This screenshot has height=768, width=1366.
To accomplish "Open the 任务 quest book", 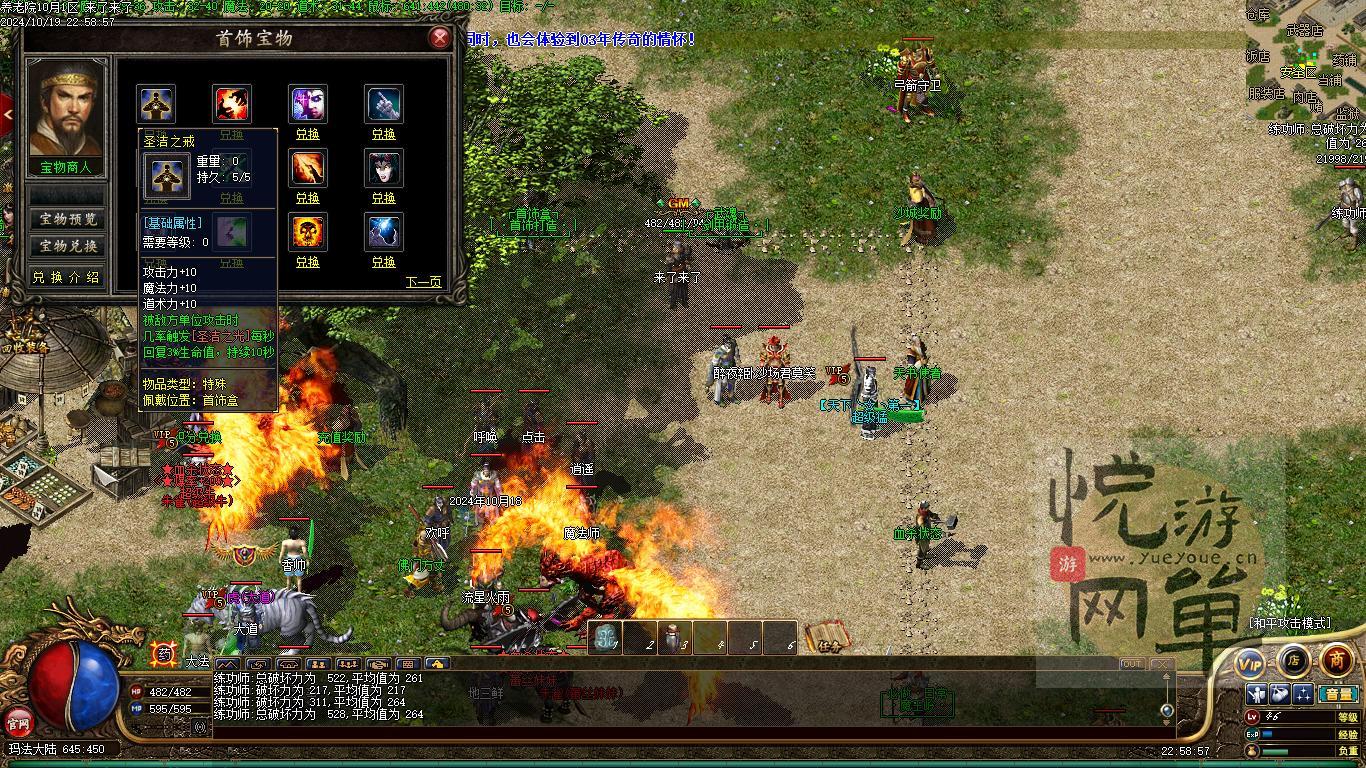I will point(826,637).
